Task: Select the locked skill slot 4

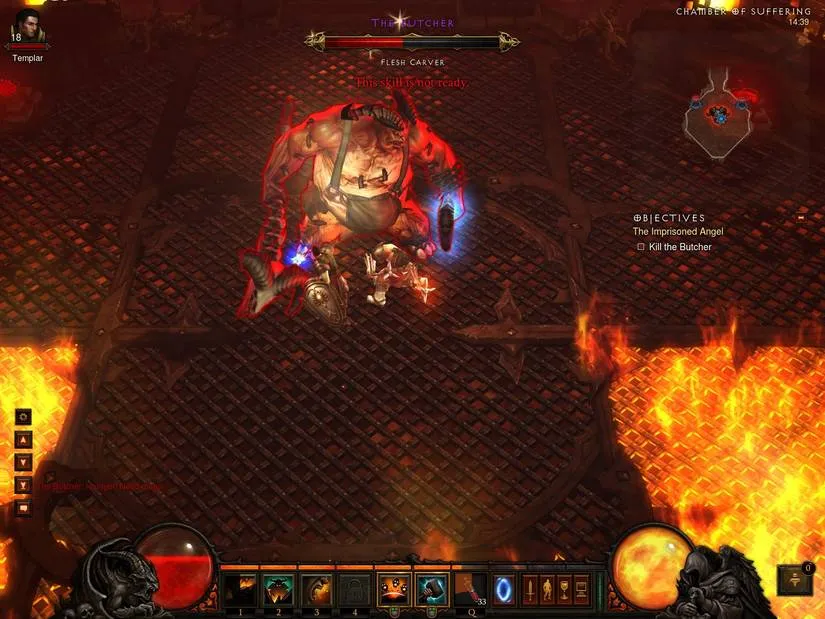Action: (x=354, y=589)
